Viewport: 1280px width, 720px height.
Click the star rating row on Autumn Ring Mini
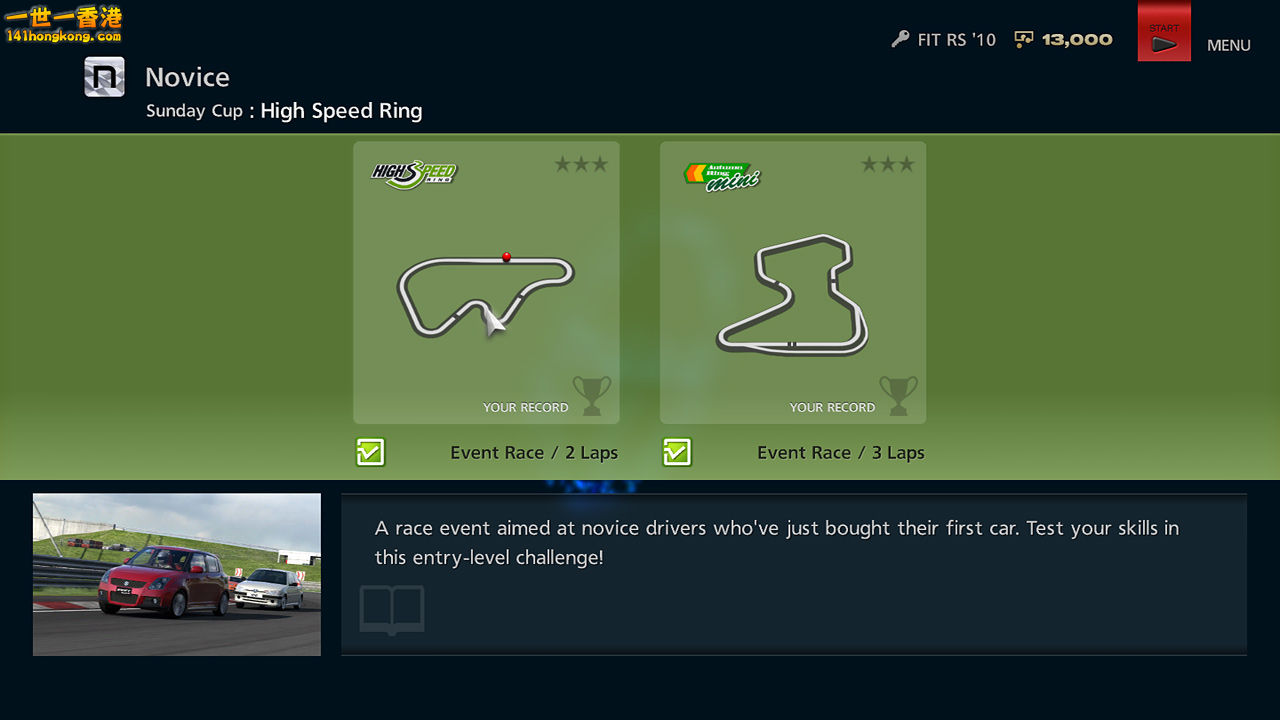pyautogui.click(x=888, y=164)
